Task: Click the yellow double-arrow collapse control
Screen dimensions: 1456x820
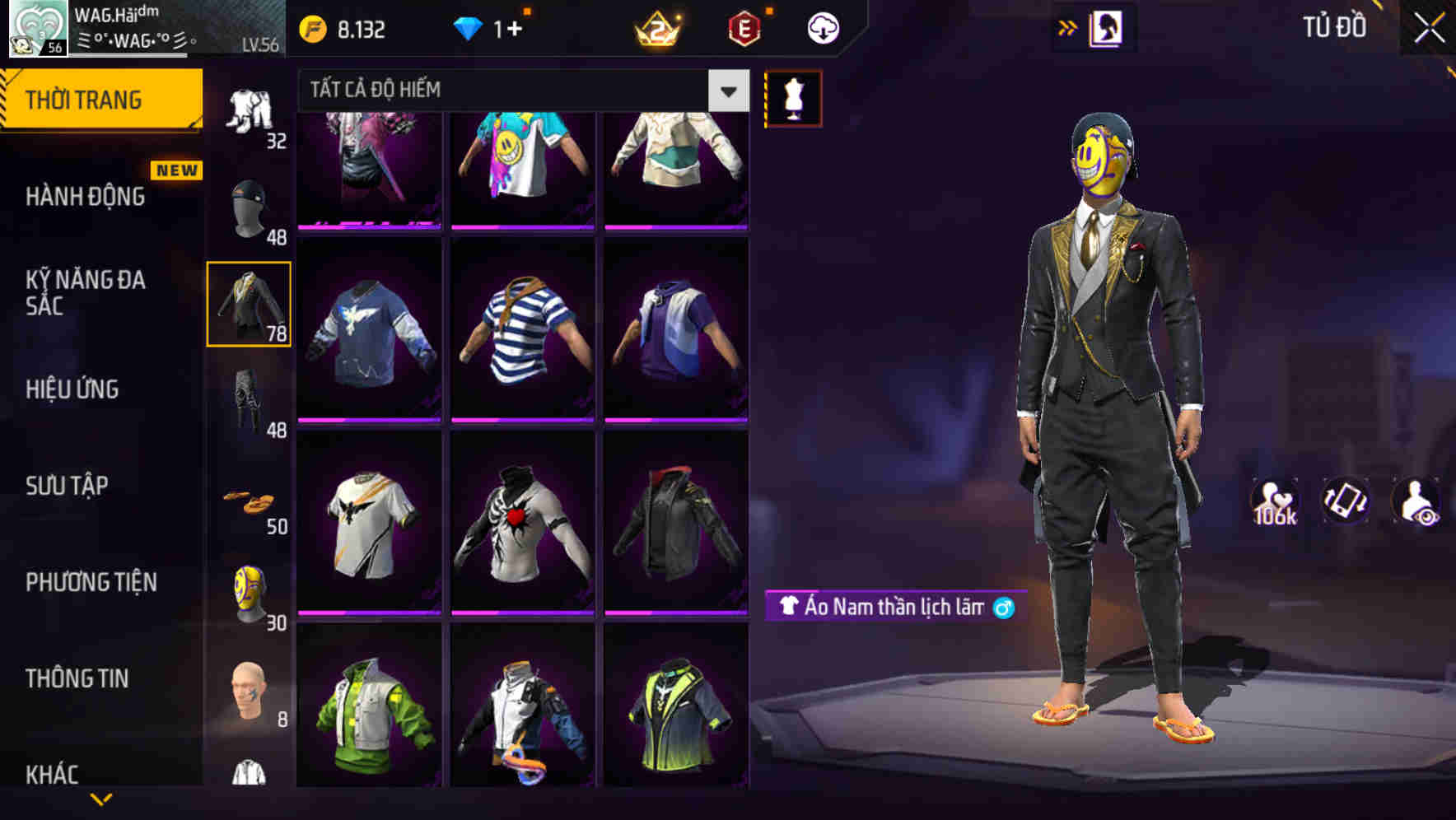Action: (1066, 27)
